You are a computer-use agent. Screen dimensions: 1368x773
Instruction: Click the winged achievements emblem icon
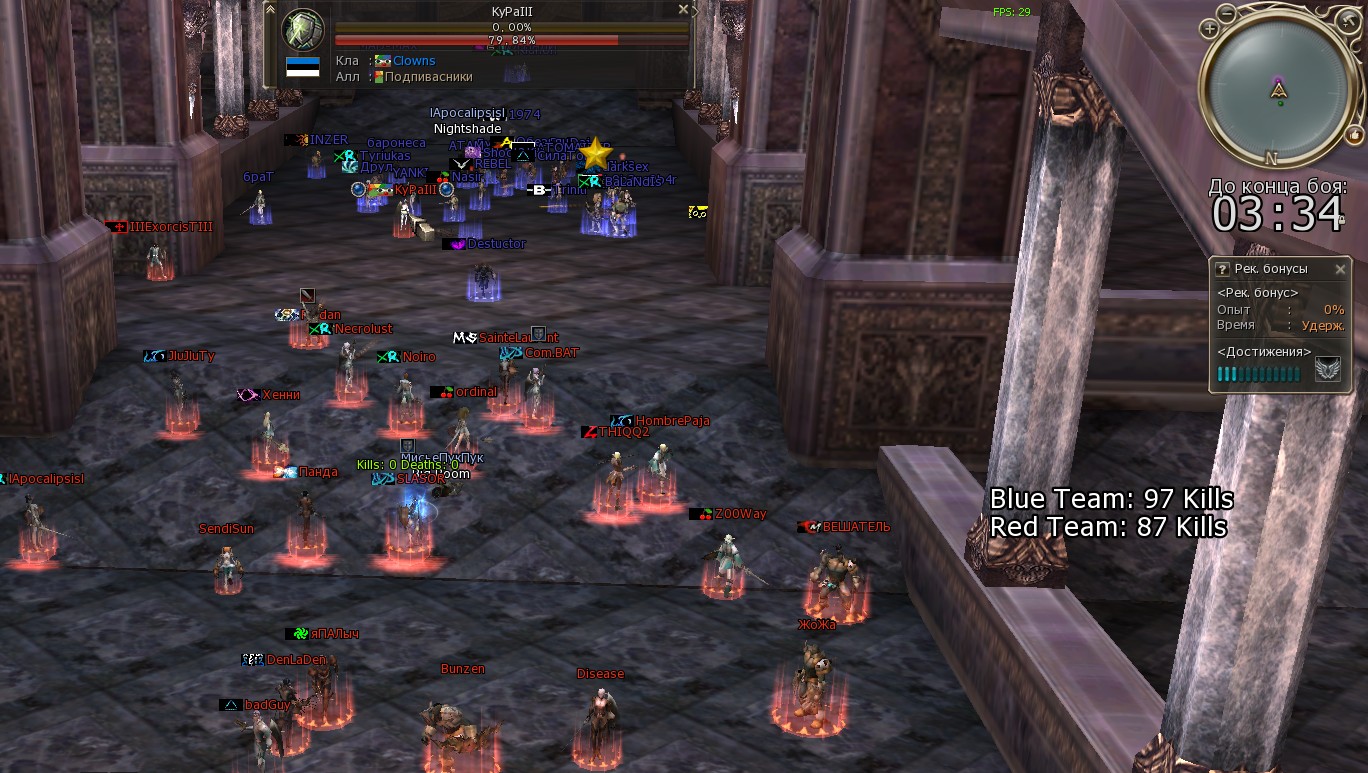pos(1327,371)
